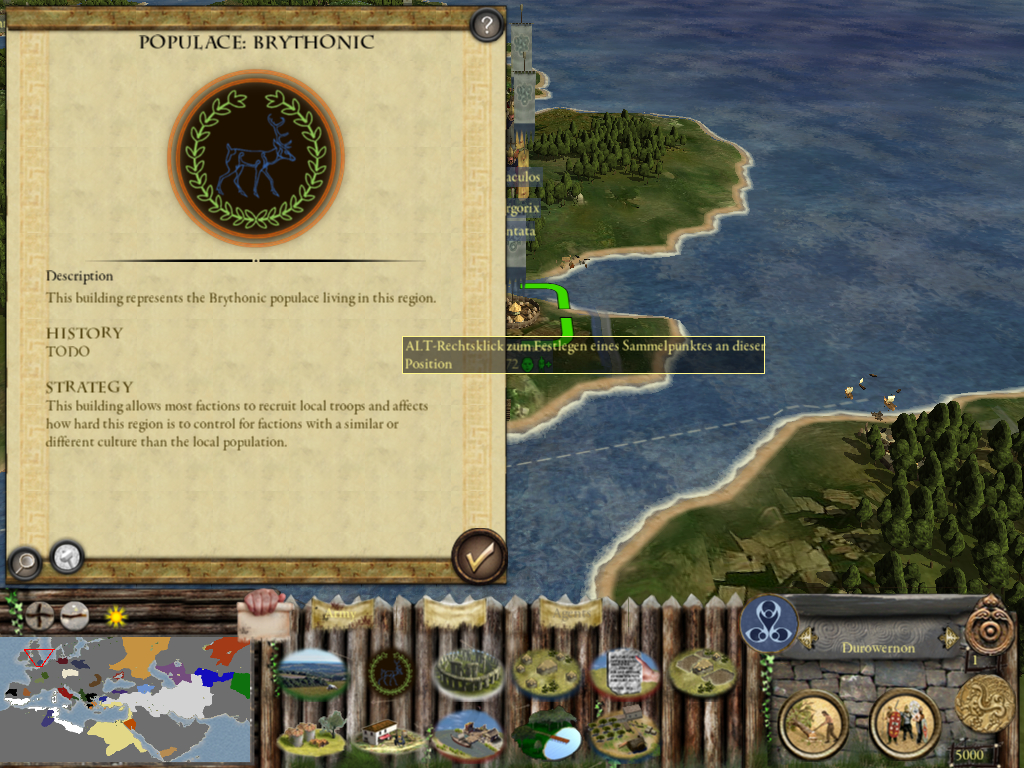Select the written scroll building icon
The width and height of the screenshot is (1024, 768).
(x=625, y=673)
